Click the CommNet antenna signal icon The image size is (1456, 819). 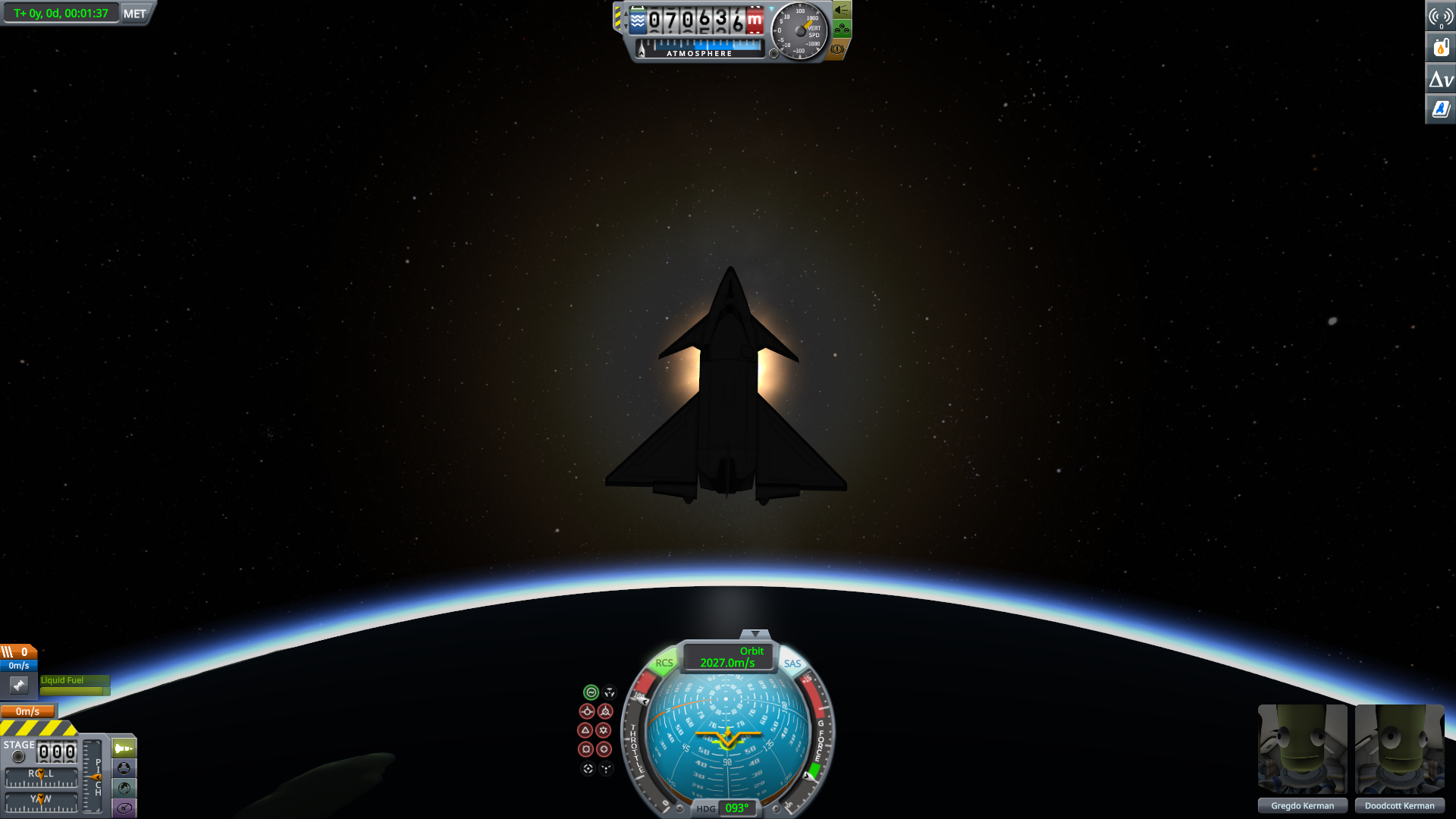1439,17
